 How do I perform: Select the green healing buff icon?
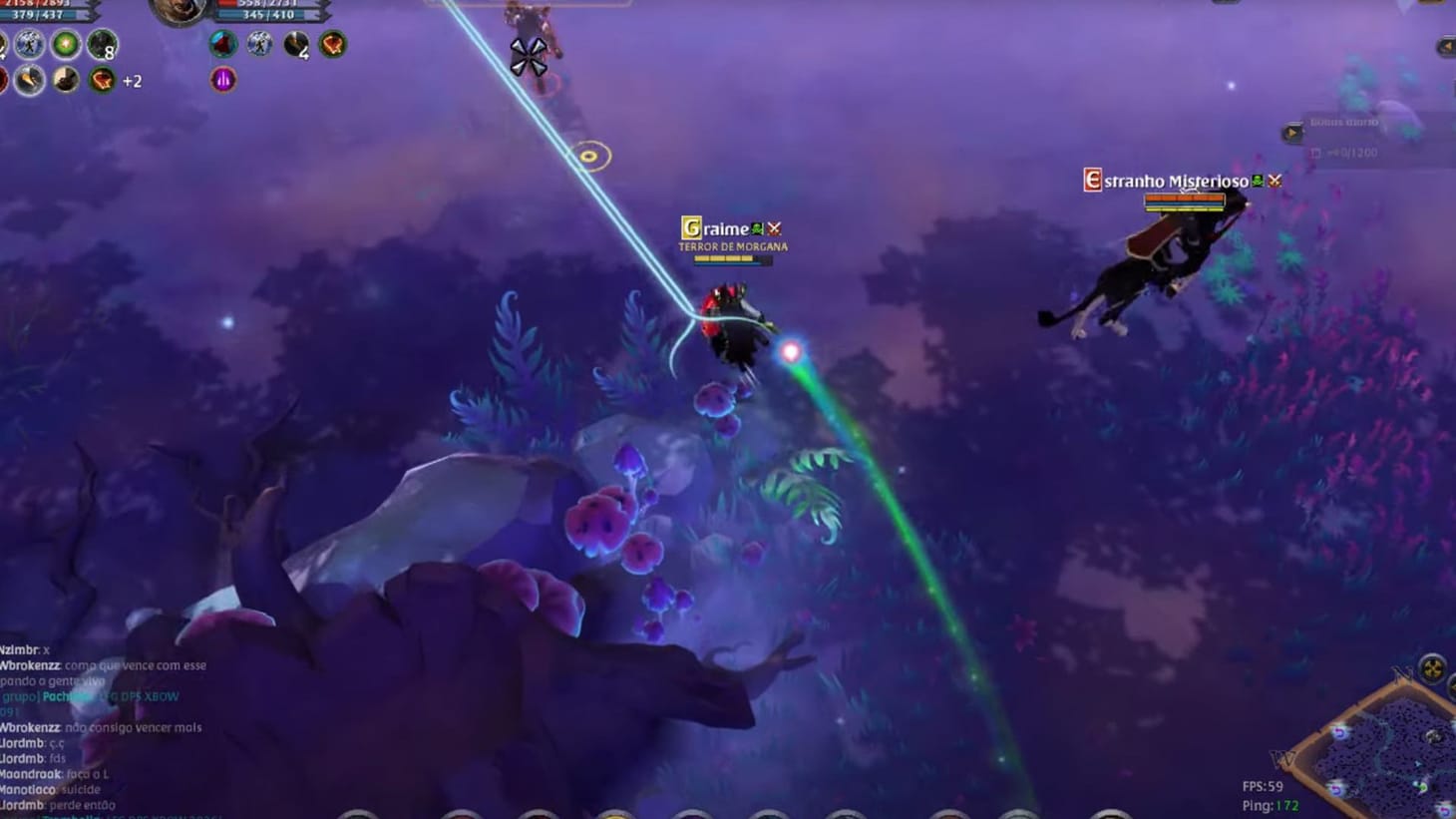click(66, 44)
